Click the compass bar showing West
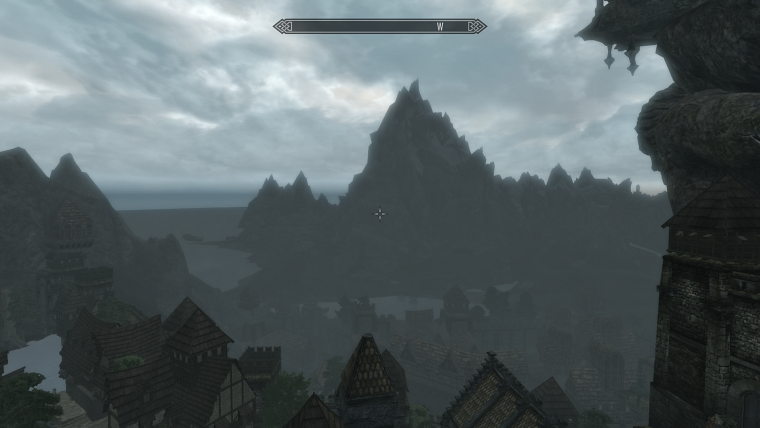 click(x=380, y=26)
